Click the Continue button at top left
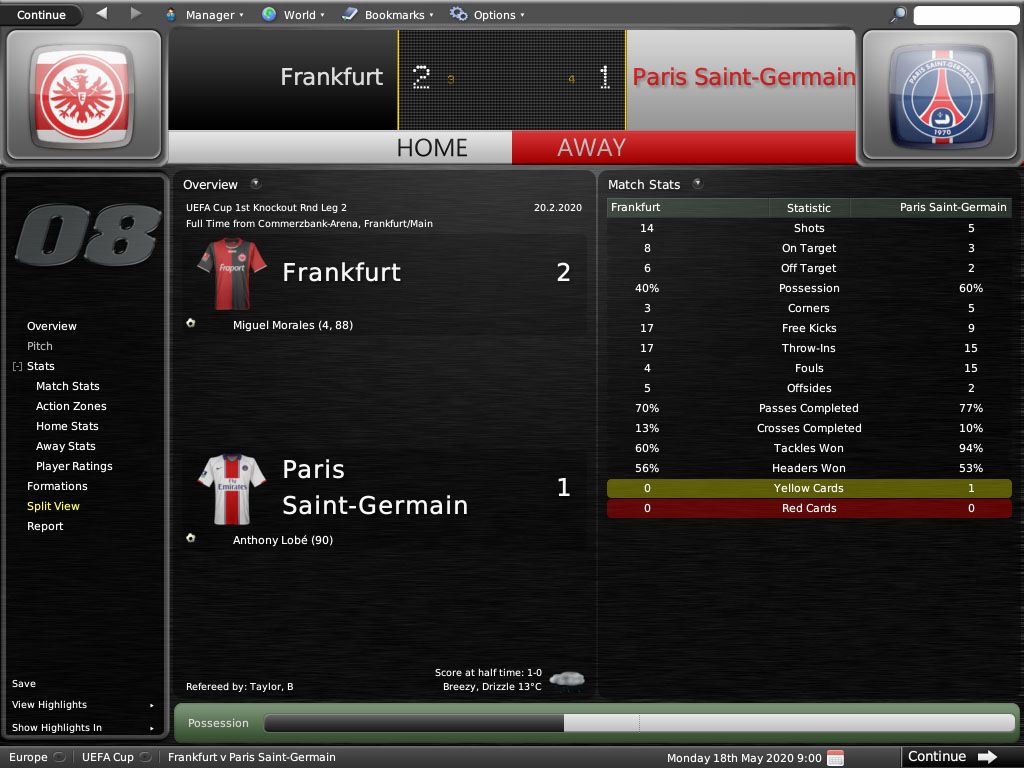The image size is (1024, 768). (x=41, y=15)
